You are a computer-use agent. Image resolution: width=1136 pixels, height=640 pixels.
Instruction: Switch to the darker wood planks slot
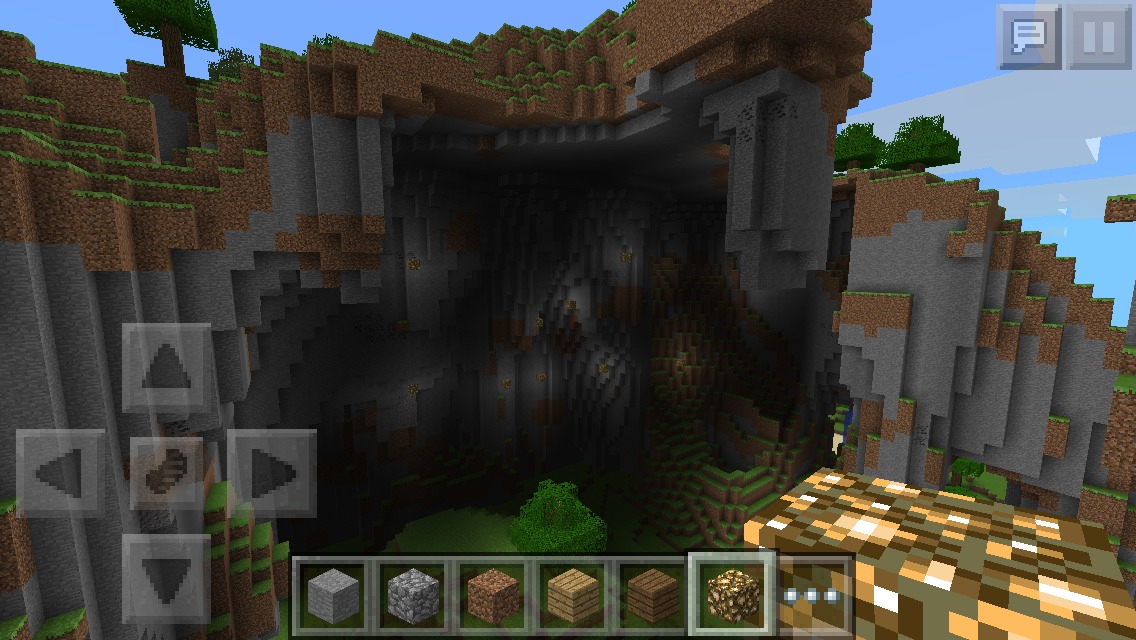(x=653, y=594)
